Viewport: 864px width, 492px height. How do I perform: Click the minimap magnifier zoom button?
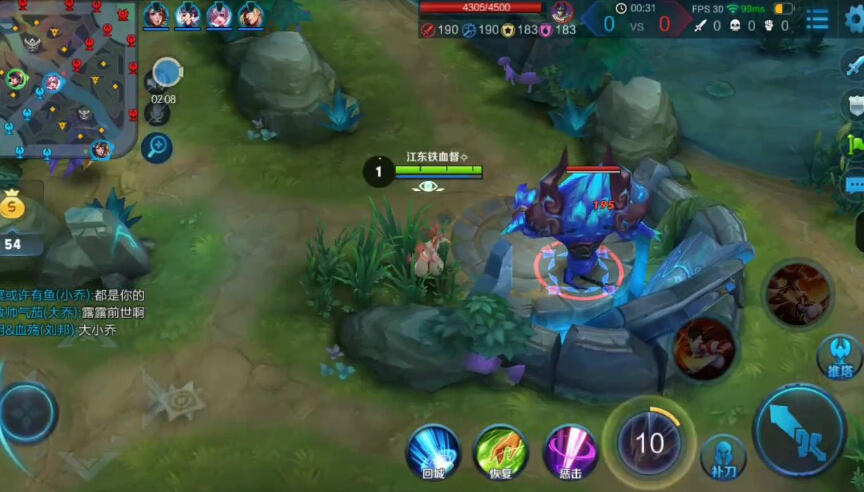pos(157,148)
